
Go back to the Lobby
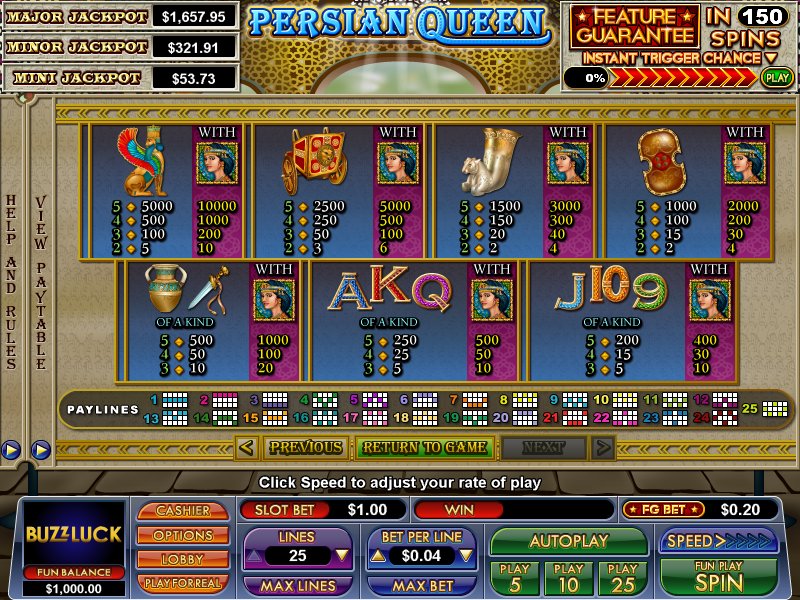click(x=182, y=559)
